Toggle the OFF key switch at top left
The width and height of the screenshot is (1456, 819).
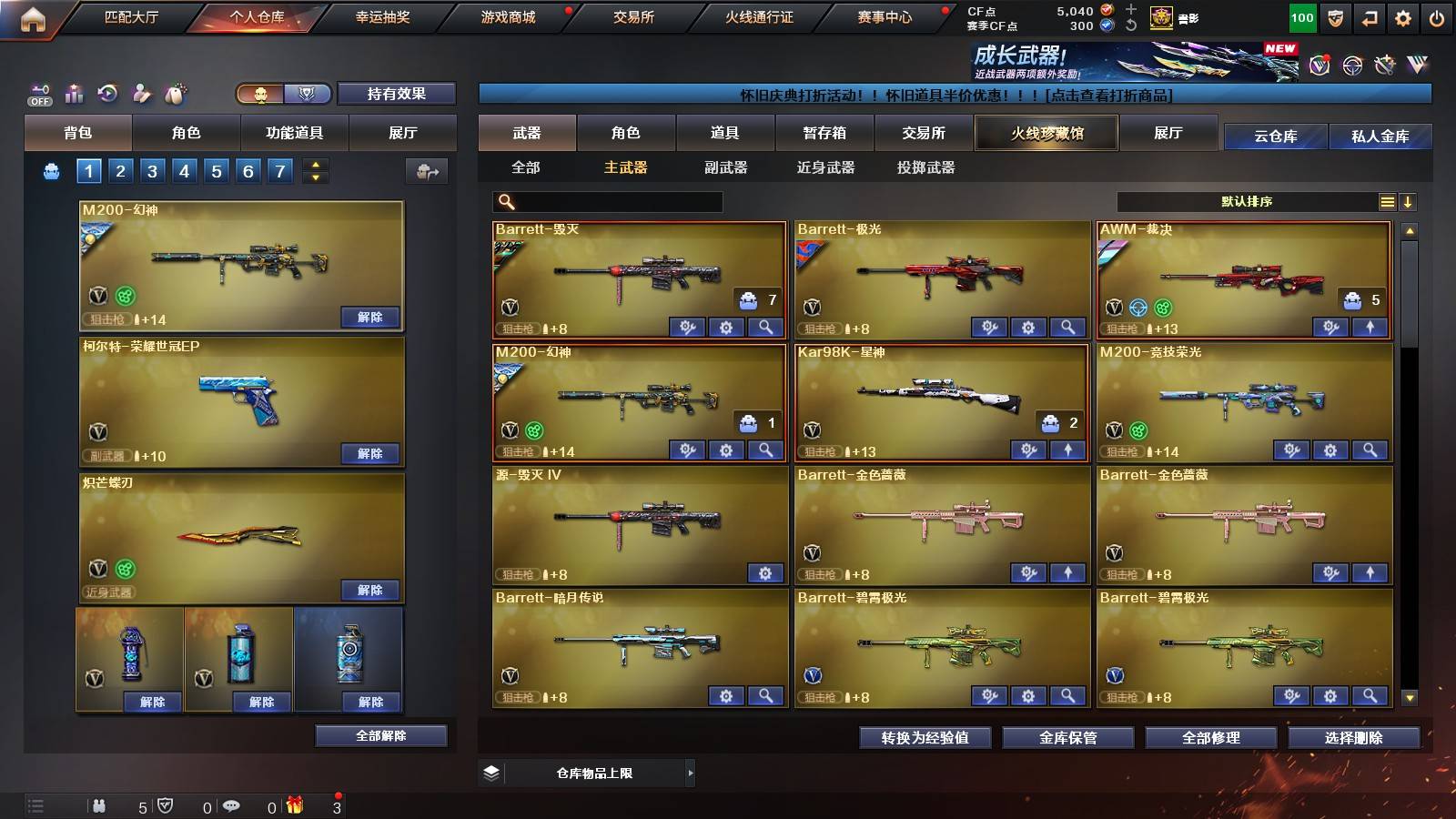pos(38,94)
